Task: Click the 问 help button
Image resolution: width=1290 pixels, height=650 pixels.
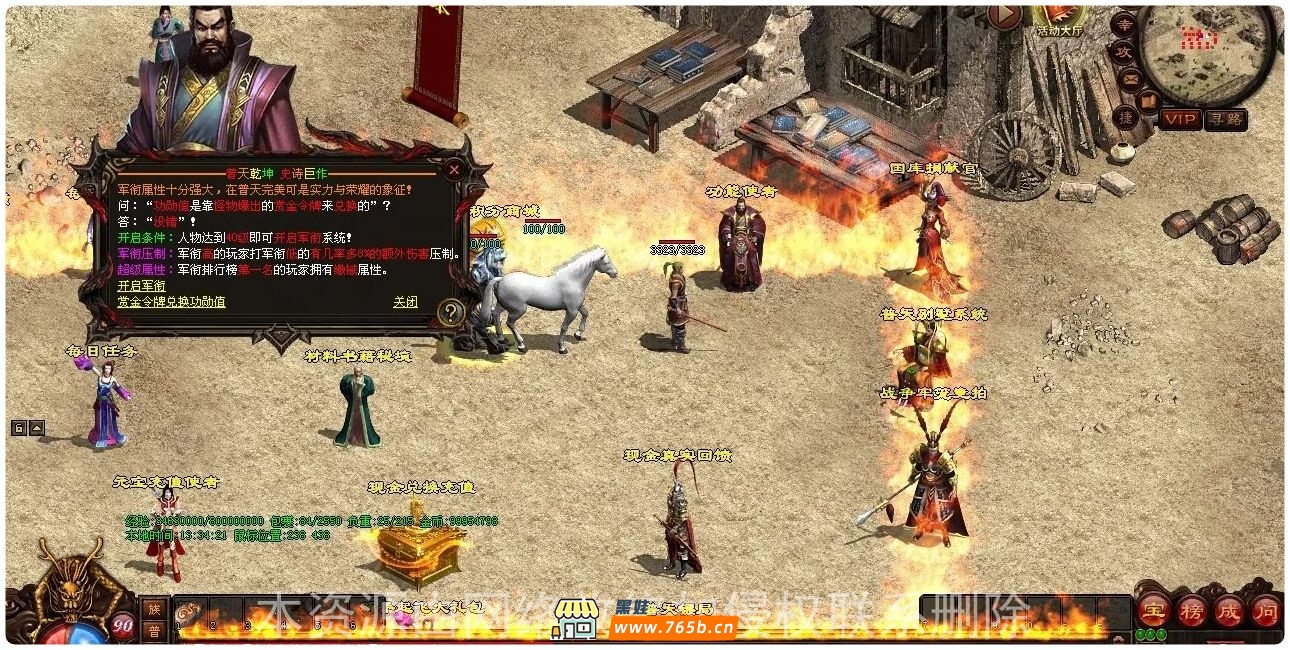Action: tap(1265, 609)
